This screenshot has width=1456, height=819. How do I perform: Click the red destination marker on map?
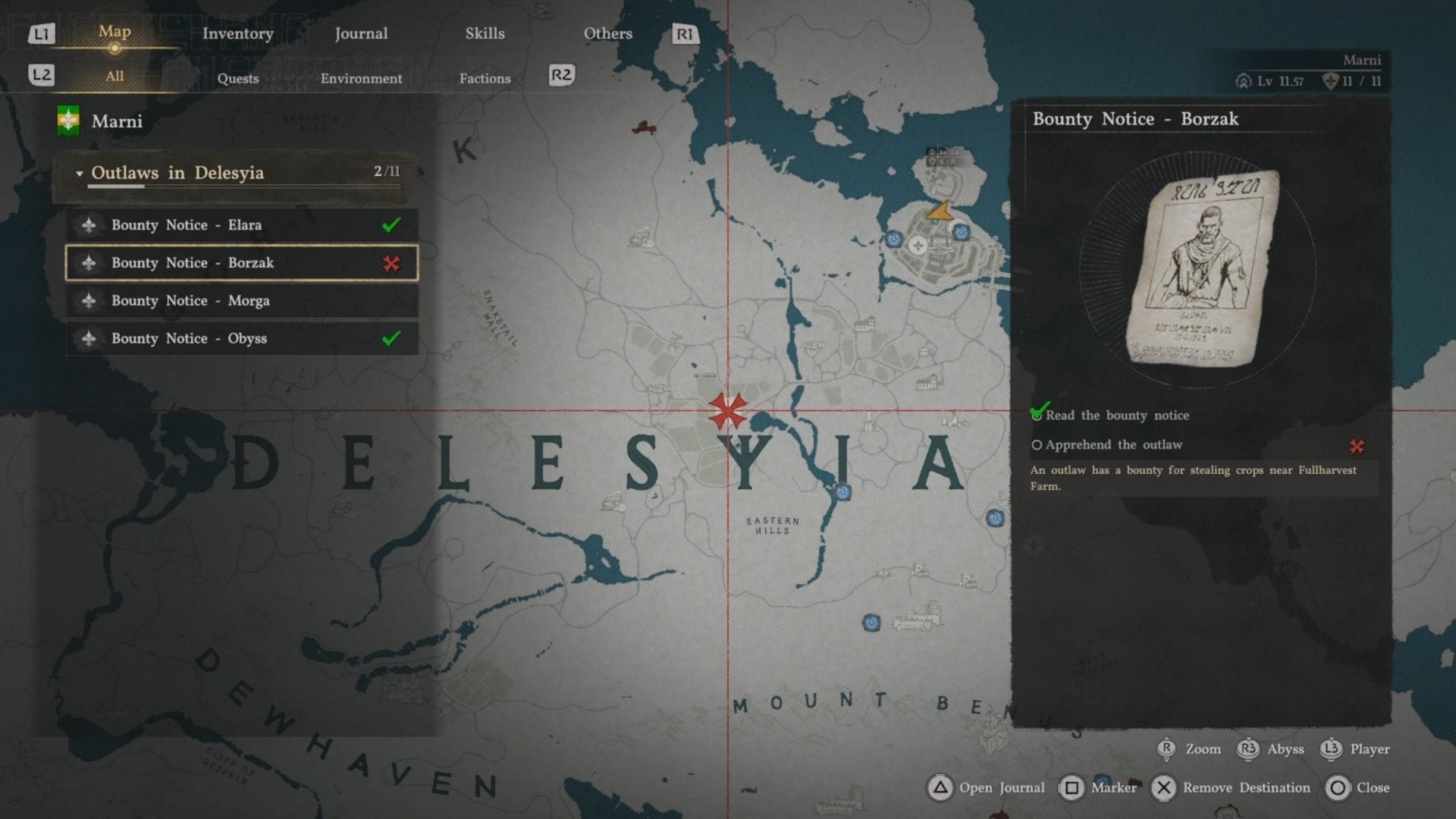coord(727,411)
